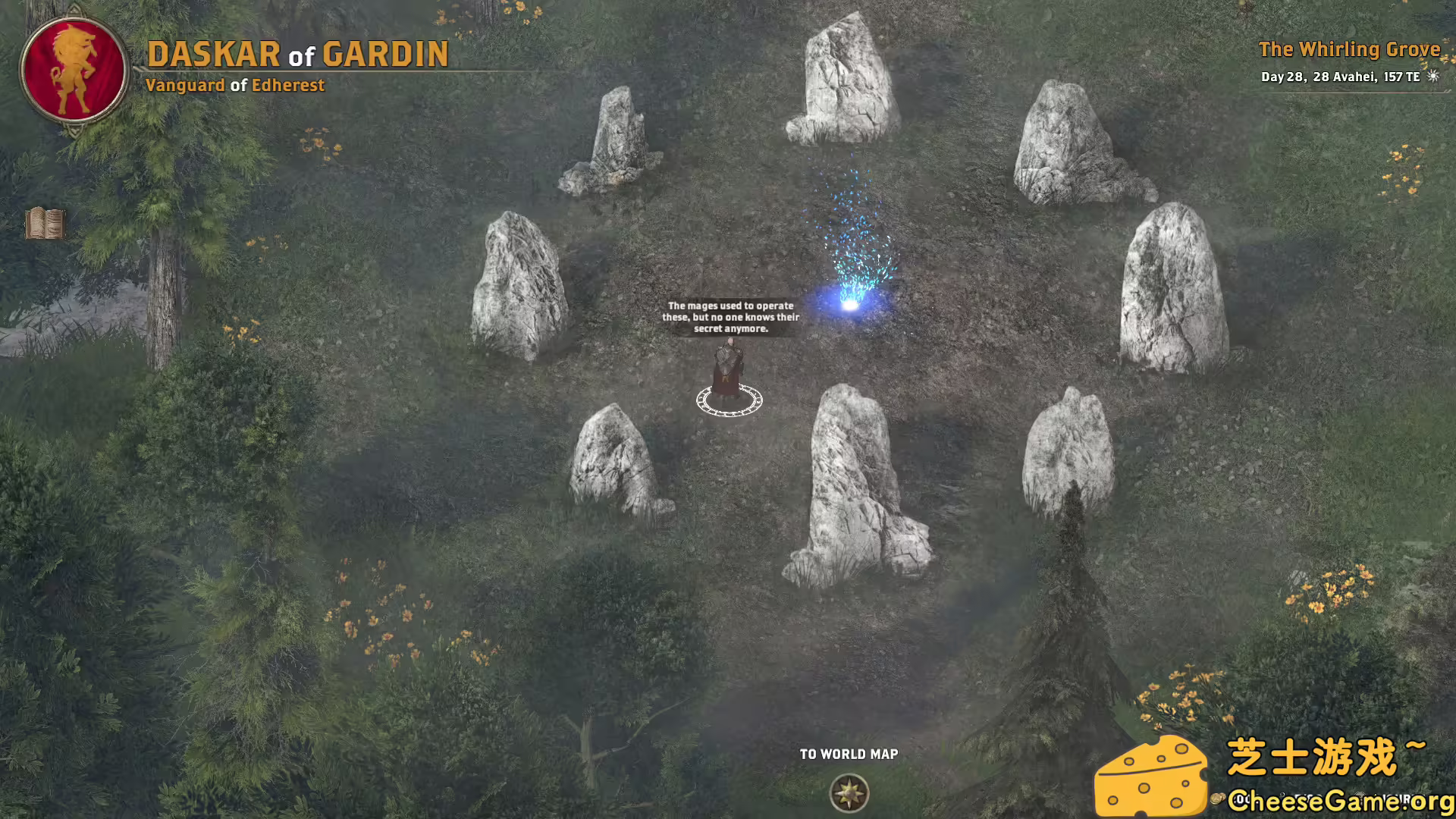Select the title Vanguard of Edherest
The width and height of the screenshot is (1456, 819).
(238, 86)
